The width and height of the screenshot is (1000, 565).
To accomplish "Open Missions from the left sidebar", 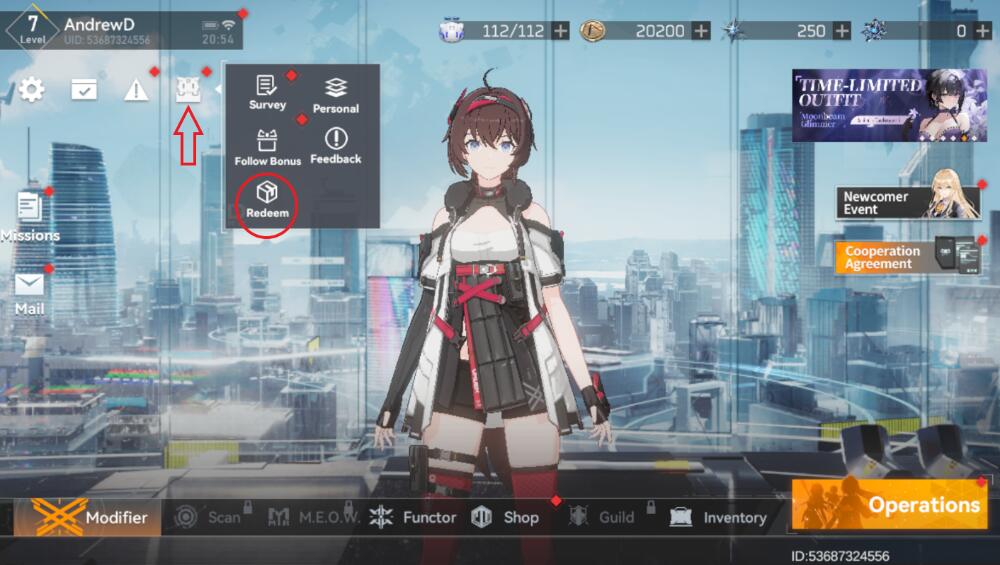I will [x=30, y=216].
